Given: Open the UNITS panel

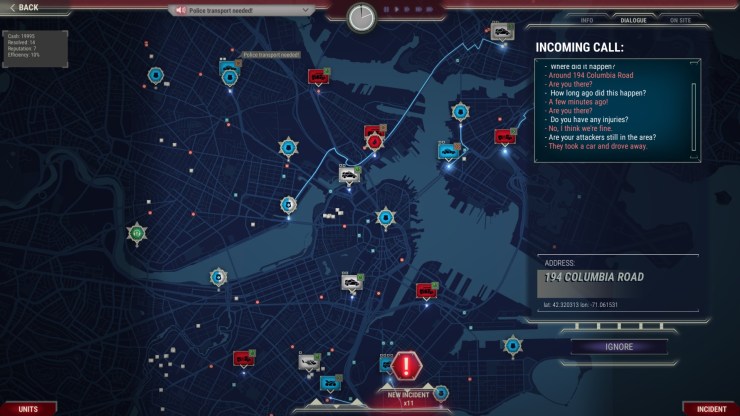Looking at the screenshot, I should [27, 408].
